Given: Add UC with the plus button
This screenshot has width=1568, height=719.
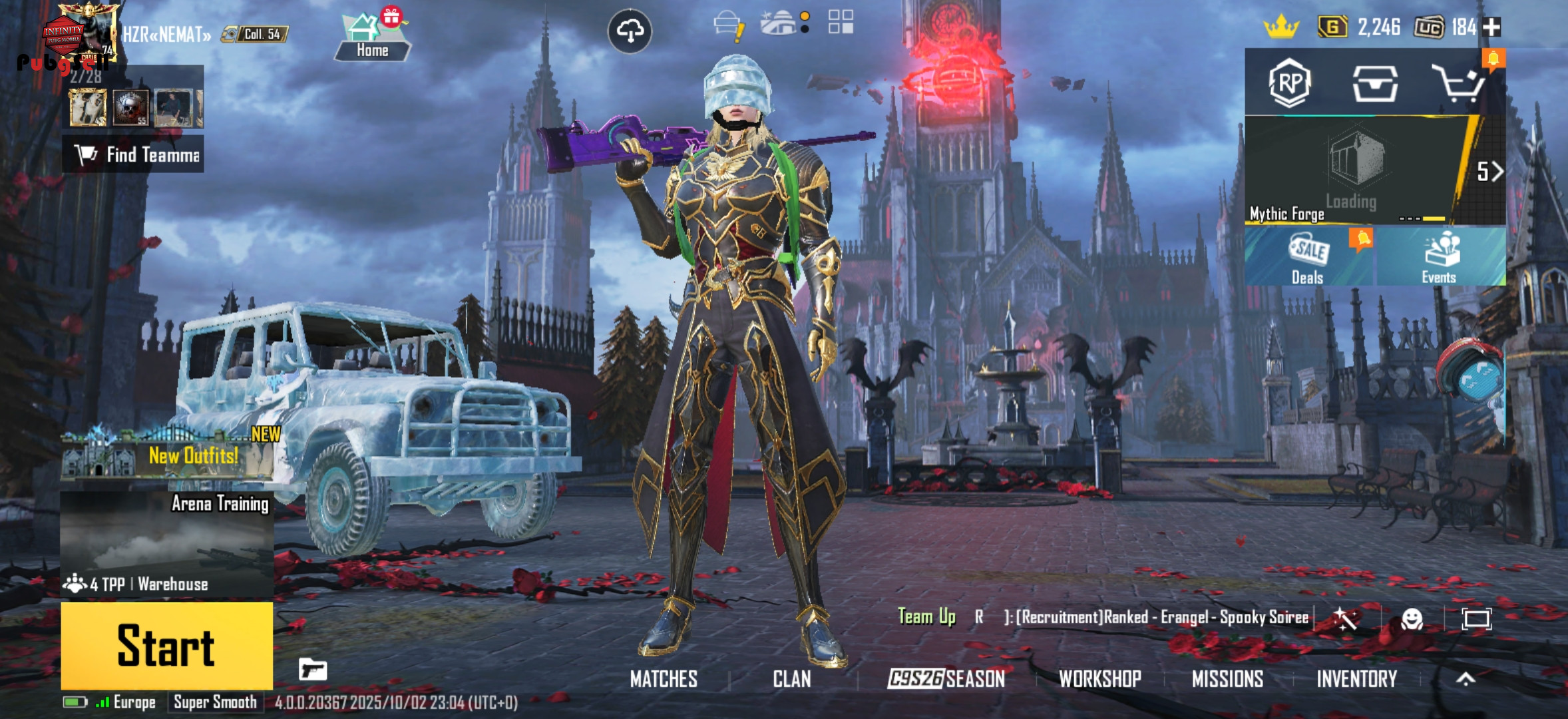Looking at the screenshot, I should click(1492, 27).
